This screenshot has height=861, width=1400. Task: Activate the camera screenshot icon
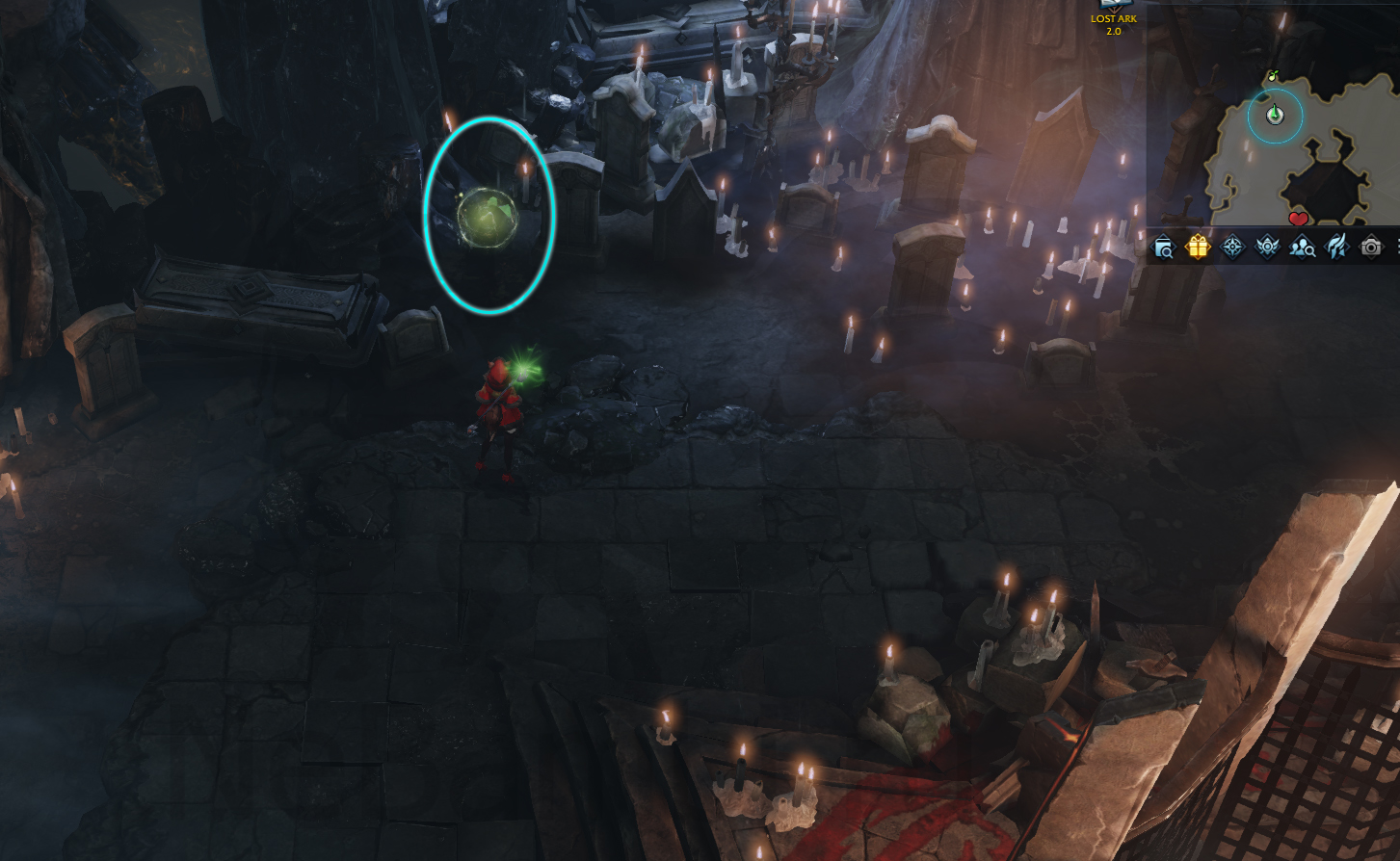[x=1370, y=248]
